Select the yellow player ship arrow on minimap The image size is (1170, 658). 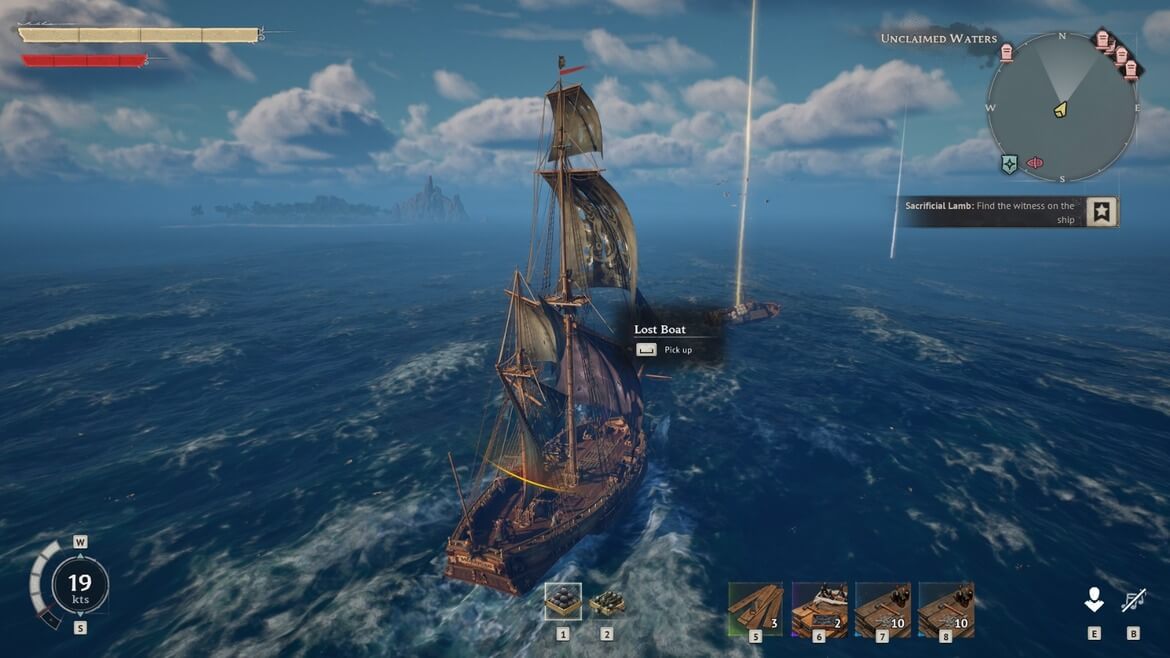tap(1060, 108)
